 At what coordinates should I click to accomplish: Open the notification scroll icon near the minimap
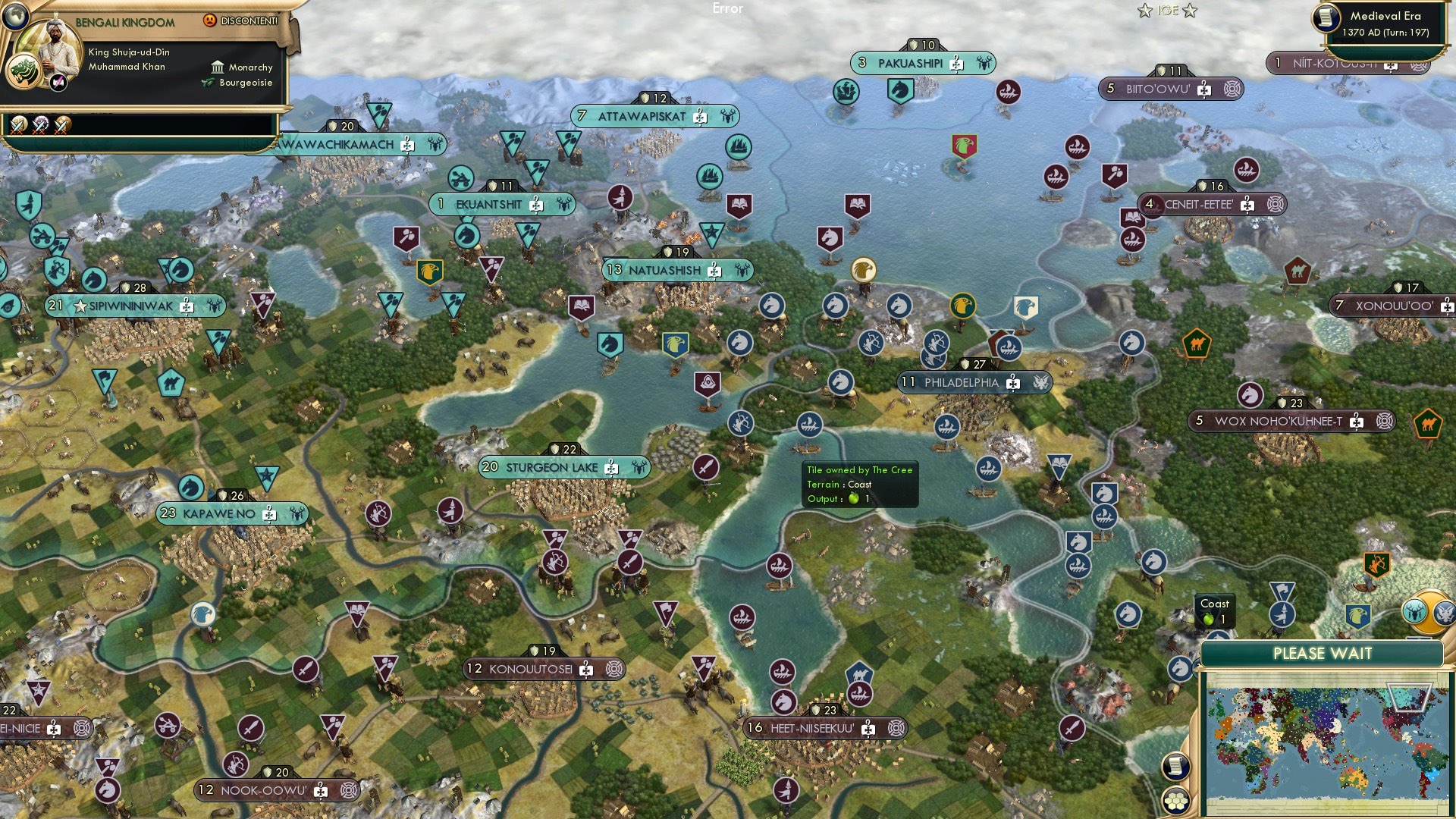point(1176,767)
